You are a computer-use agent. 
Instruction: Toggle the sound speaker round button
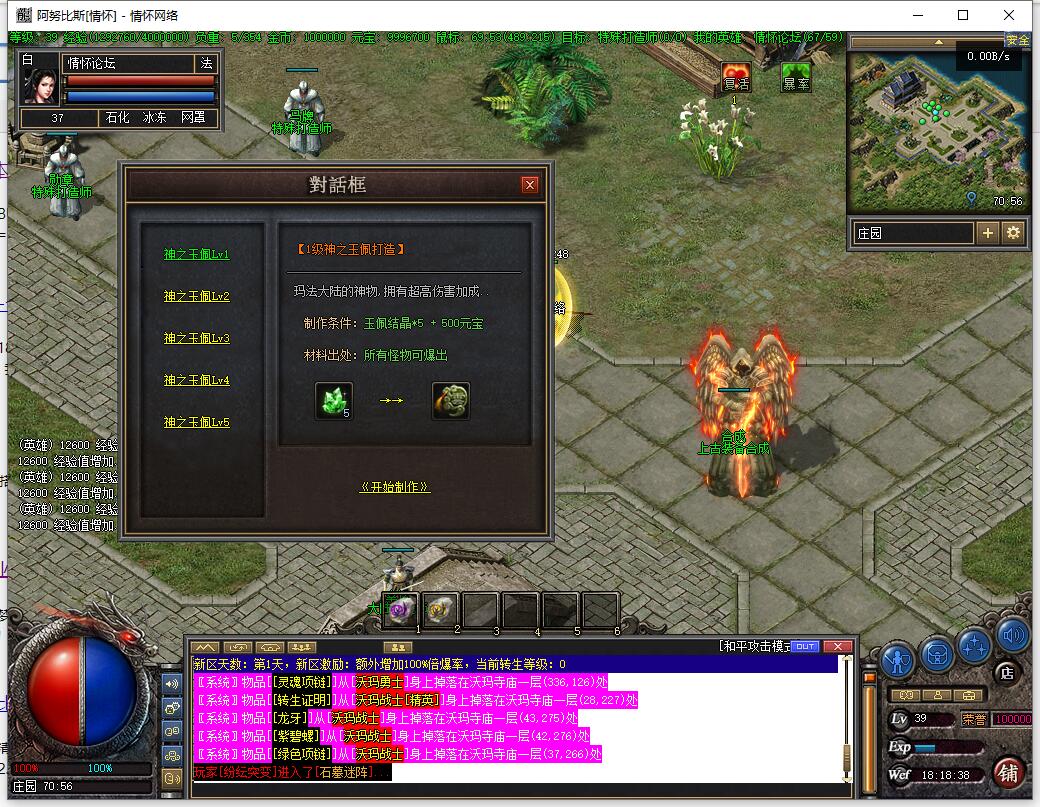click(x=1012, y=635)
